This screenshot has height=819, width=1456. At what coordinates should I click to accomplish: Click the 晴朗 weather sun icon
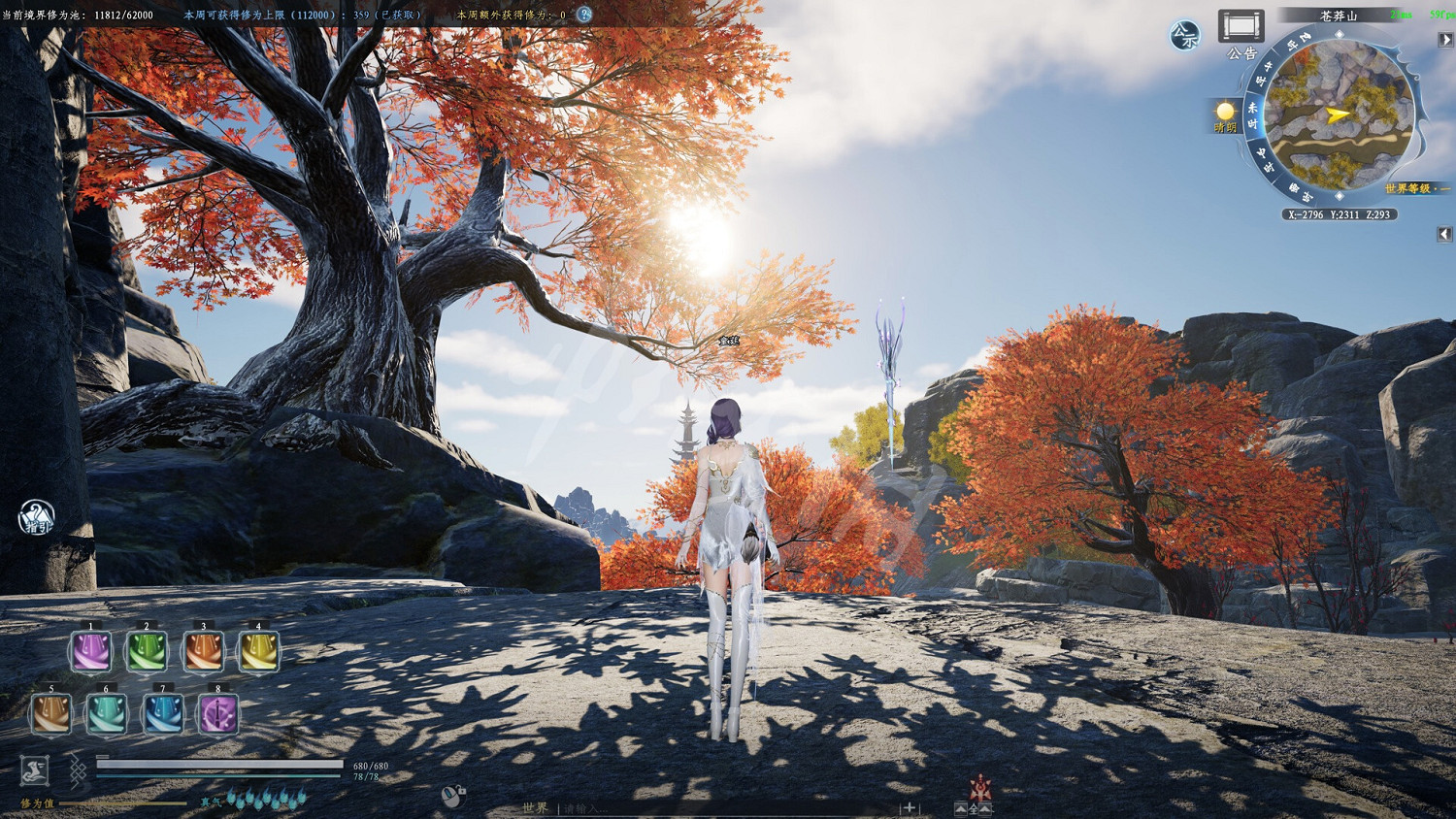(1224, 111)
